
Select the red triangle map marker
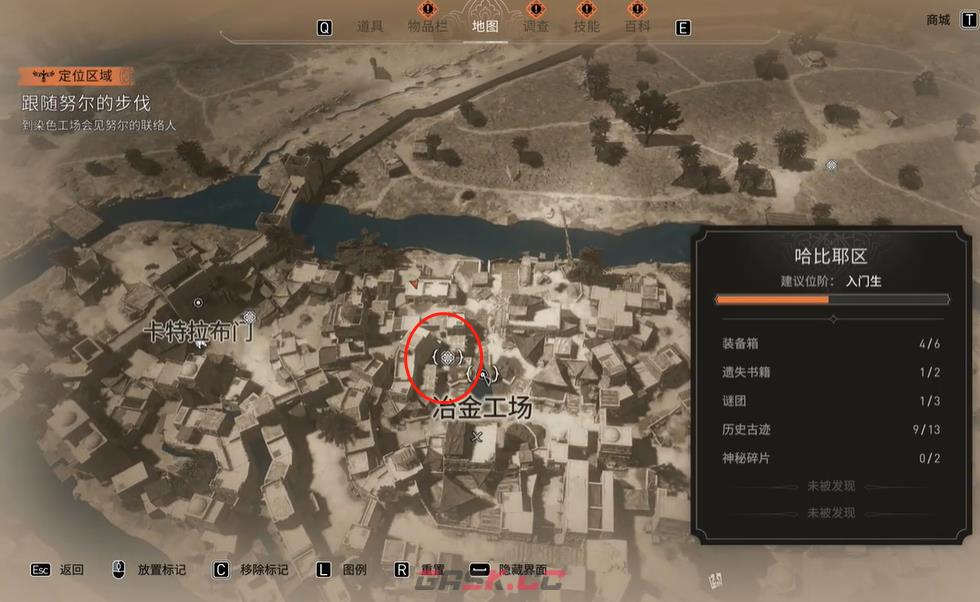coord(413,284)
